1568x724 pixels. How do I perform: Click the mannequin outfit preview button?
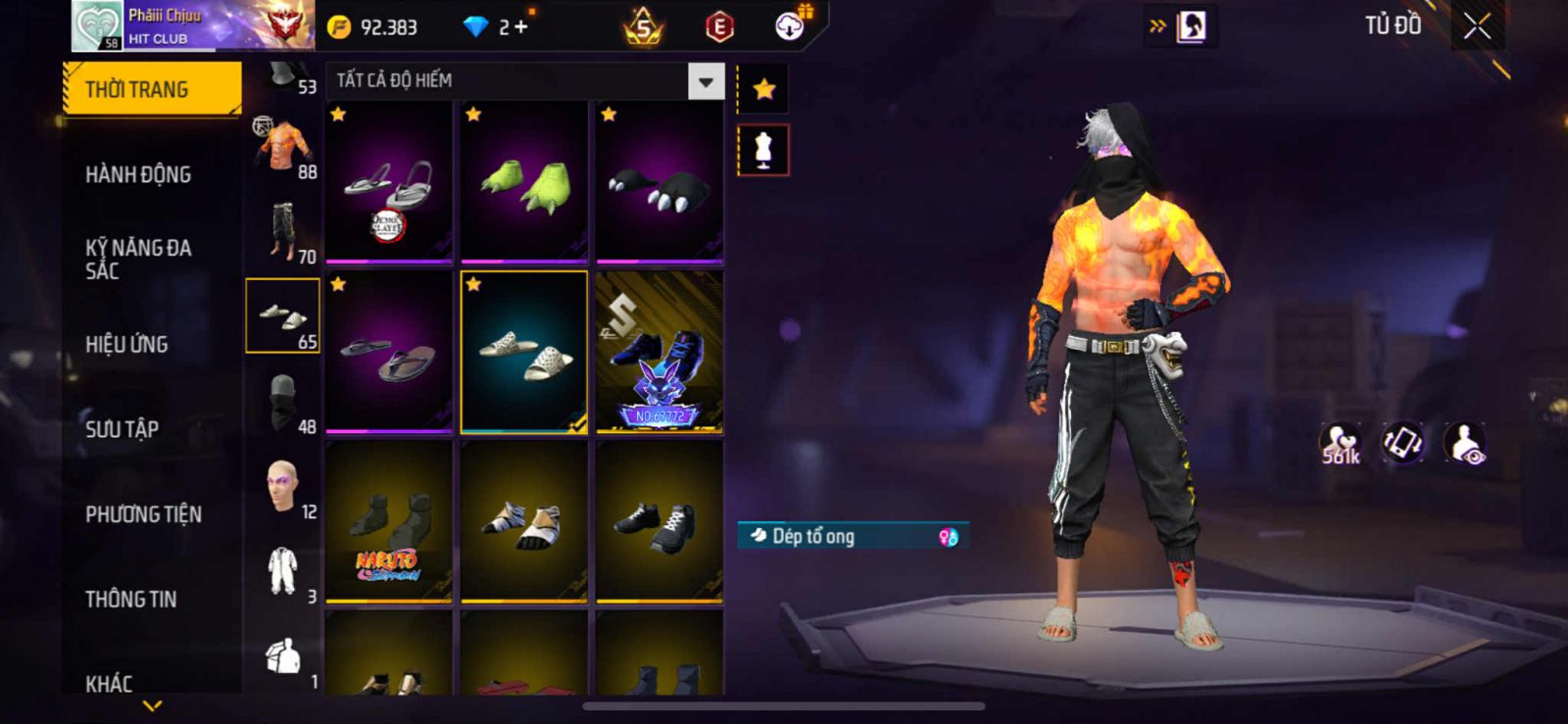coord(763,151)
